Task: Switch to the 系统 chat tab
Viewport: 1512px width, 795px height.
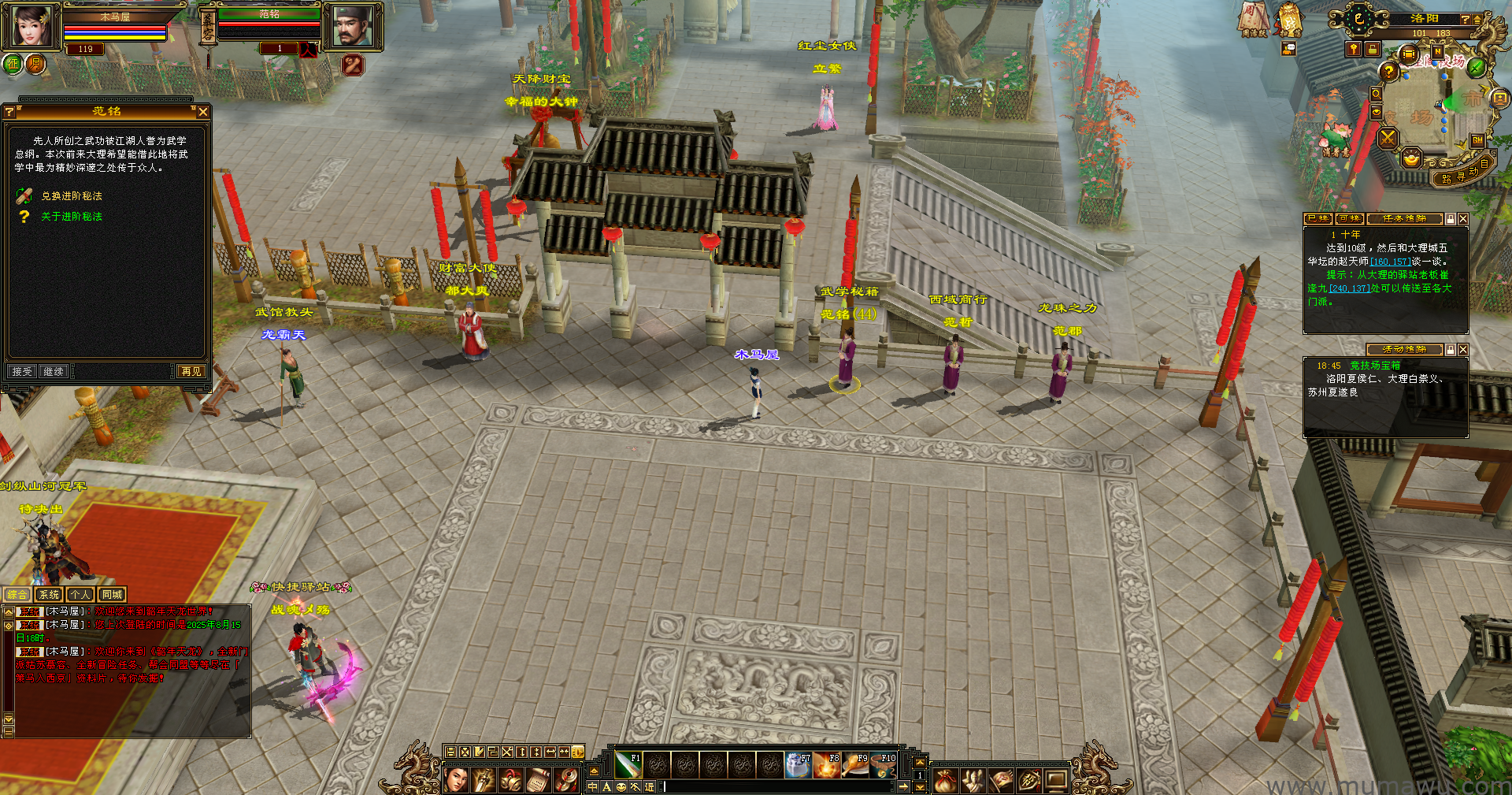Action: pos(49,595)
